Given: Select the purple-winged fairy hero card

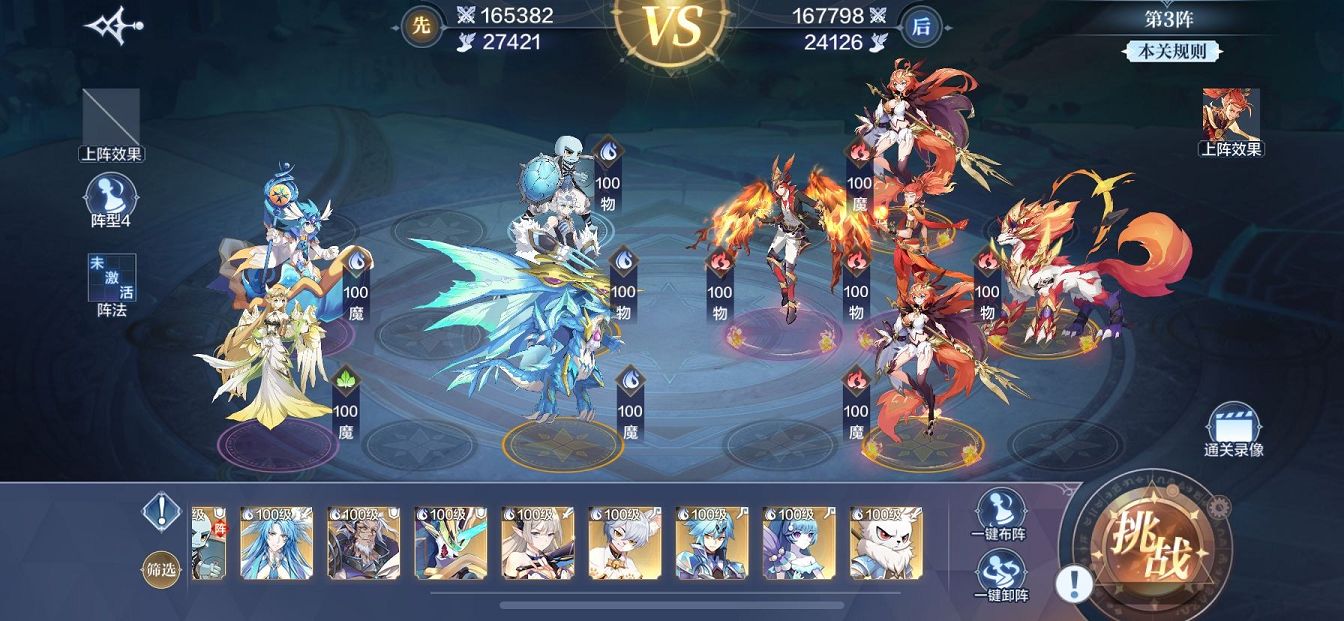Looking at the screenshot, I should click(x=799, y=543).
